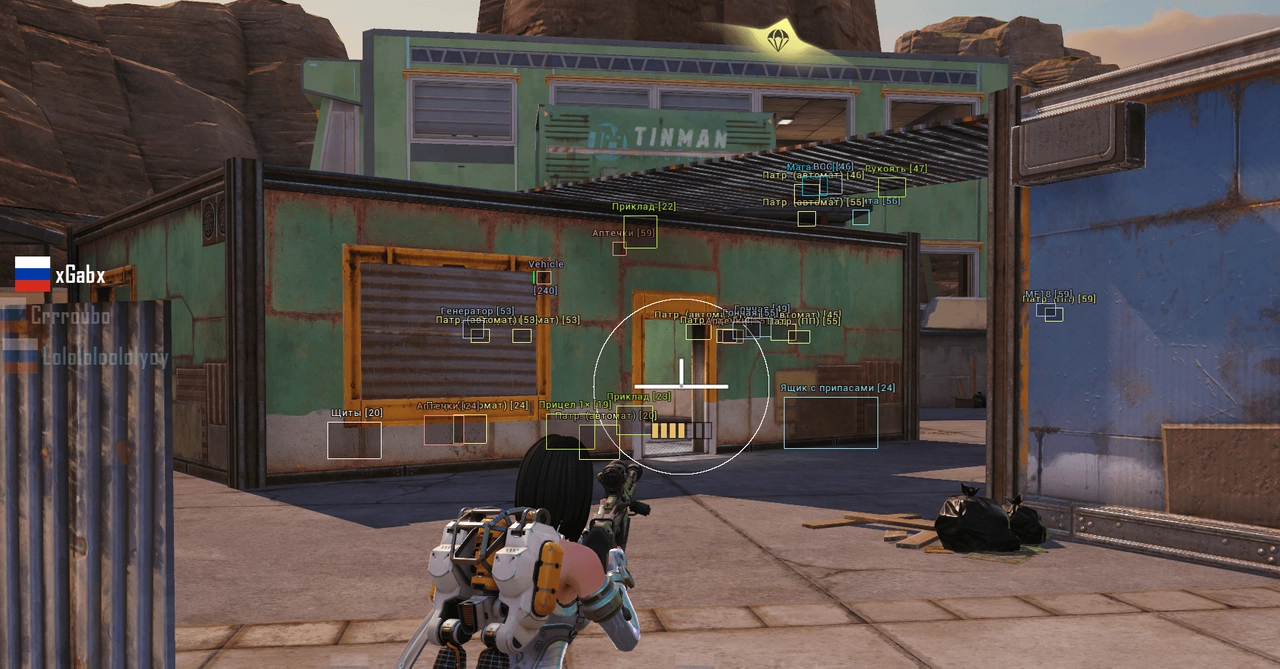Select teammate Lolololoolyoy in the squad list
The image size is (1280, 669).
tap(104, 357)
